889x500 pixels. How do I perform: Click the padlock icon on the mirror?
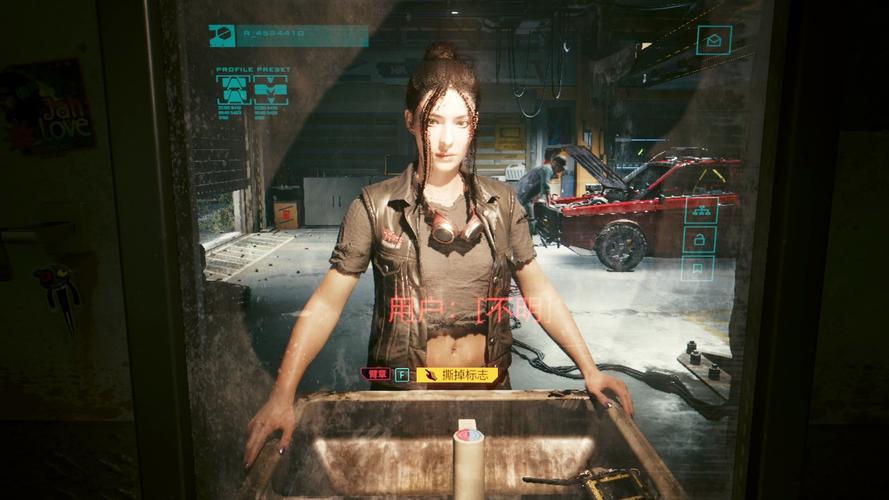698,239
